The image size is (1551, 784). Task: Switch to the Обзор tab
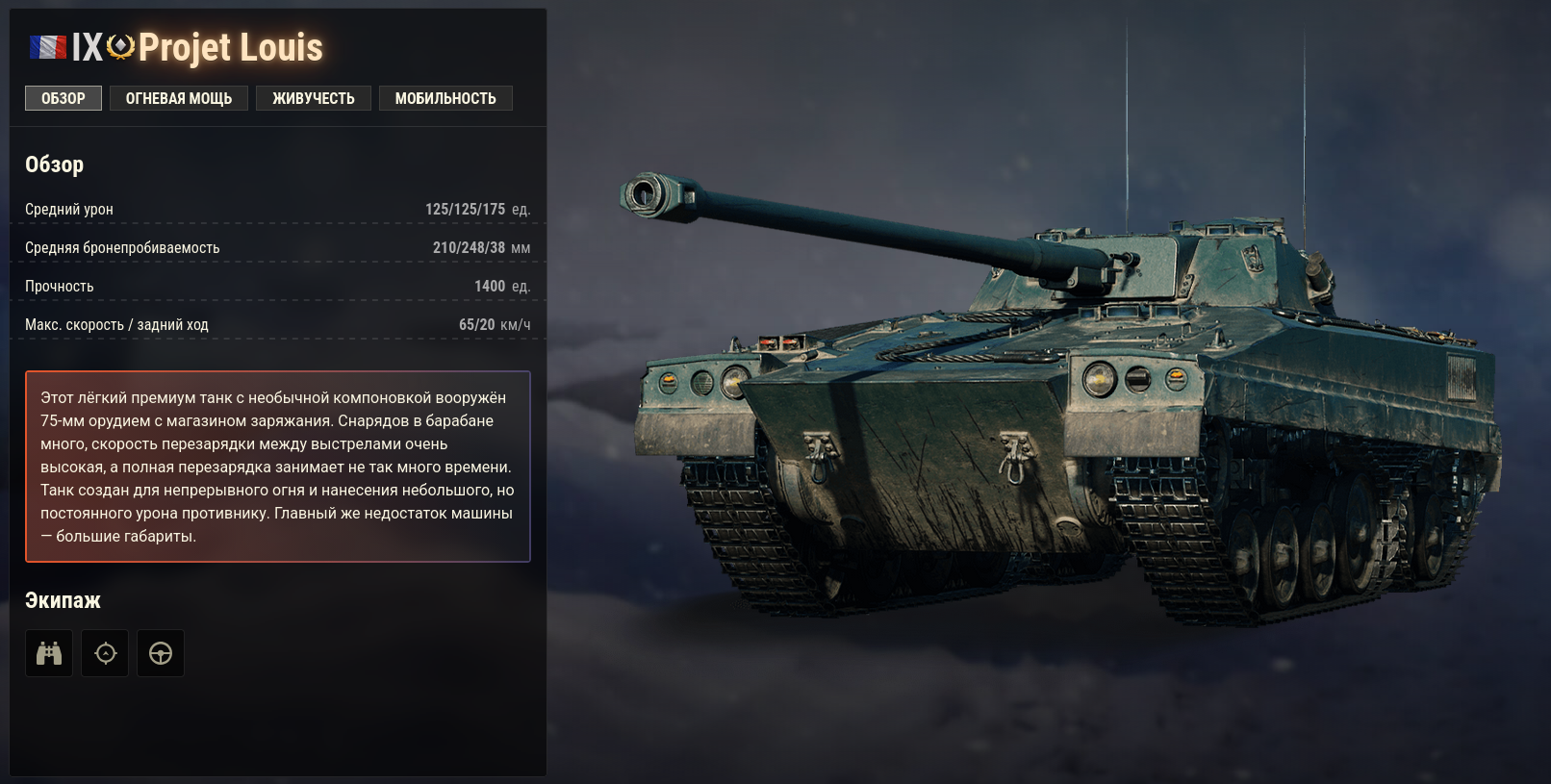click(x=64, y=98)
